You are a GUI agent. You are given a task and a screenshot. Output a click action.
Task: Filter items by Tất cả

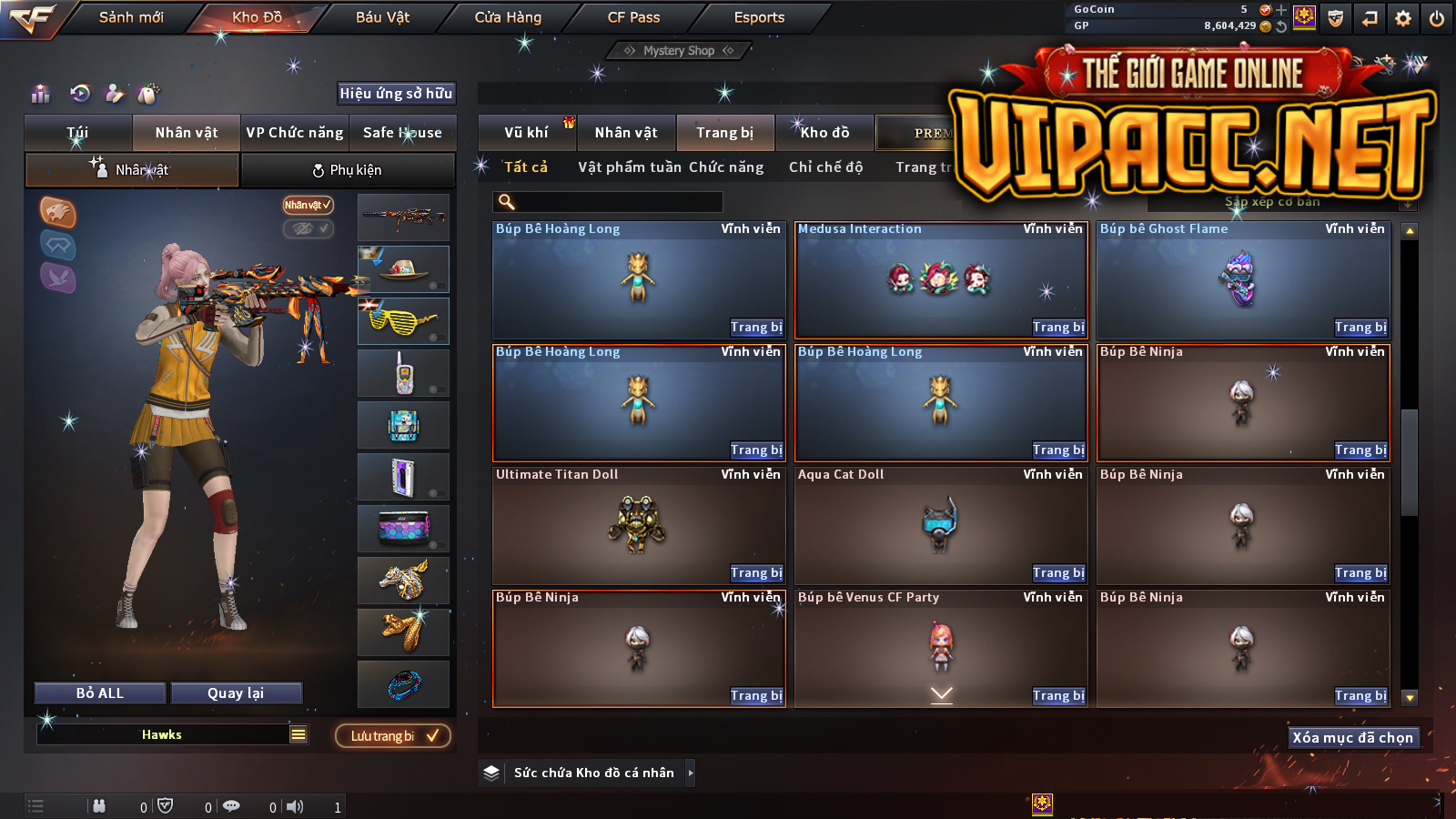(526, 167)
